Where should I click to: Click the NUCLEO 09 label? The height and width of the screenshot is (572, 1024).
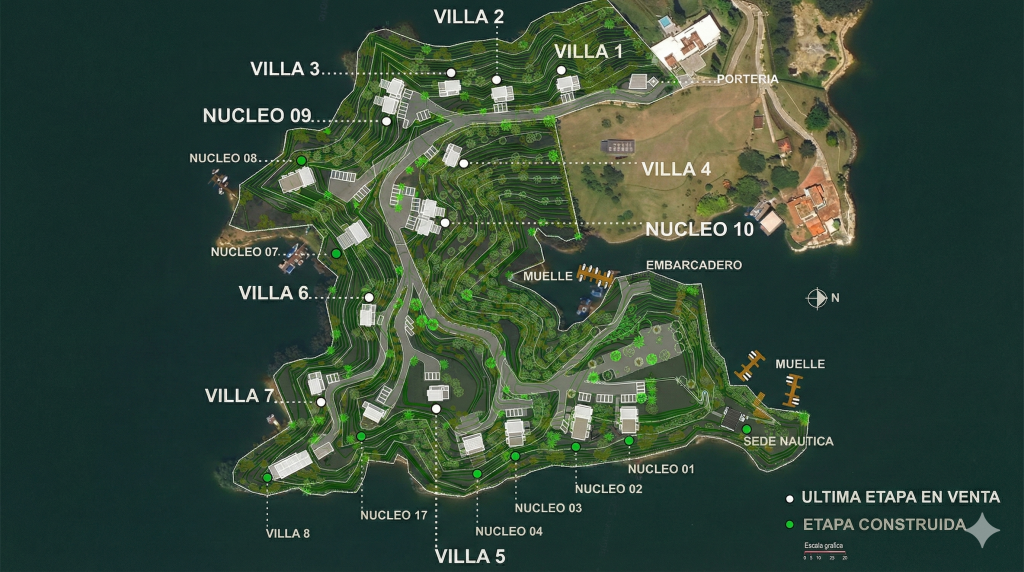click(257, 115)
